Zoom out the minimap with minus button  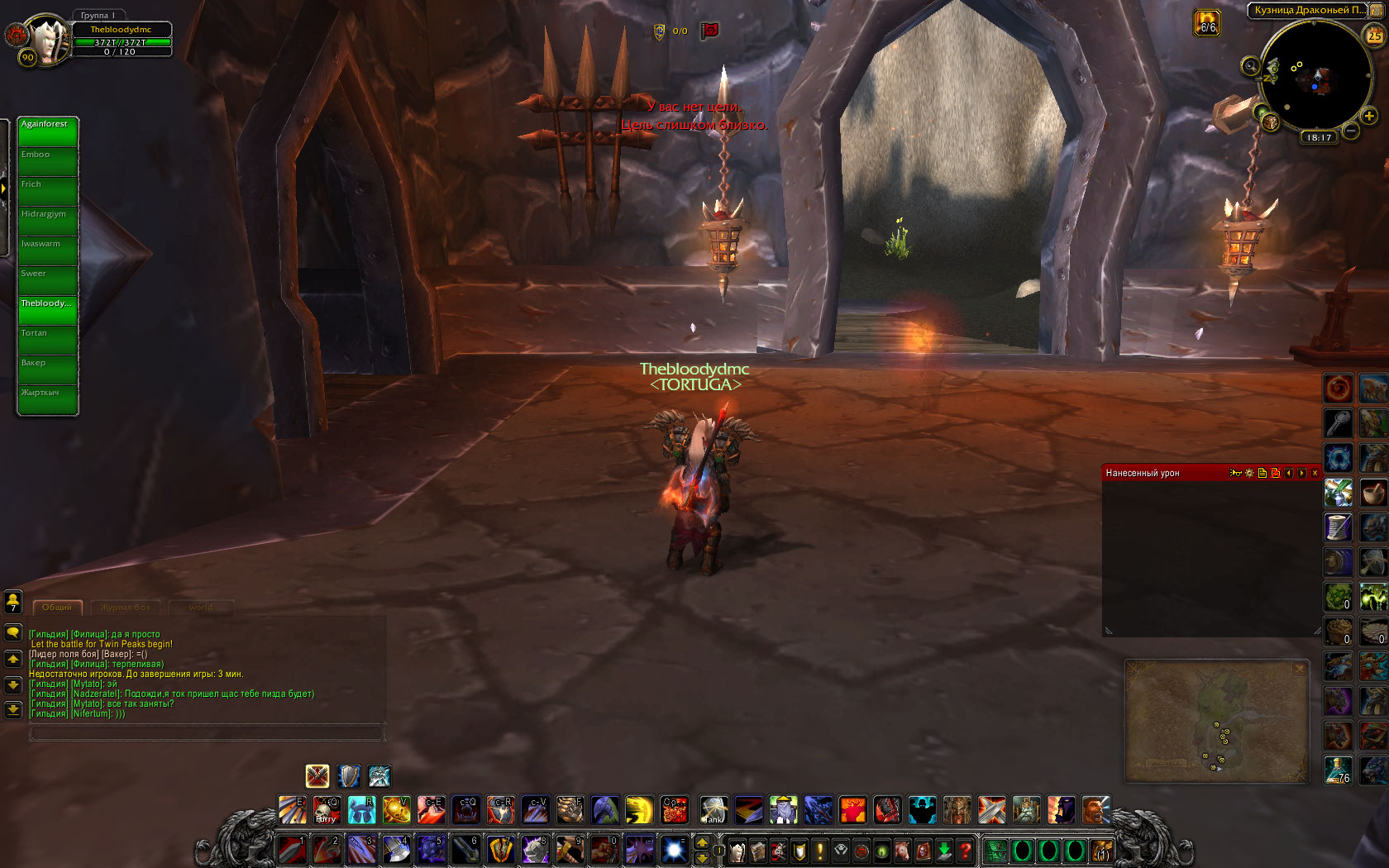1351,131
